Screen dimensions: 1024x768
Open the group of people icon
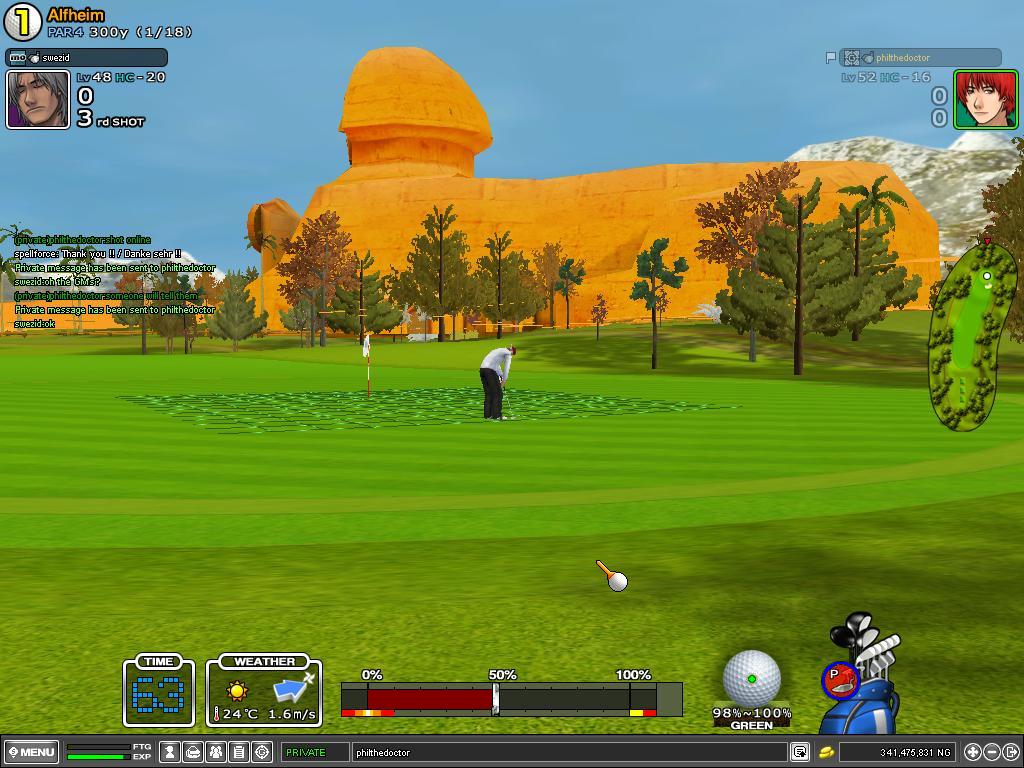point(216,752)
